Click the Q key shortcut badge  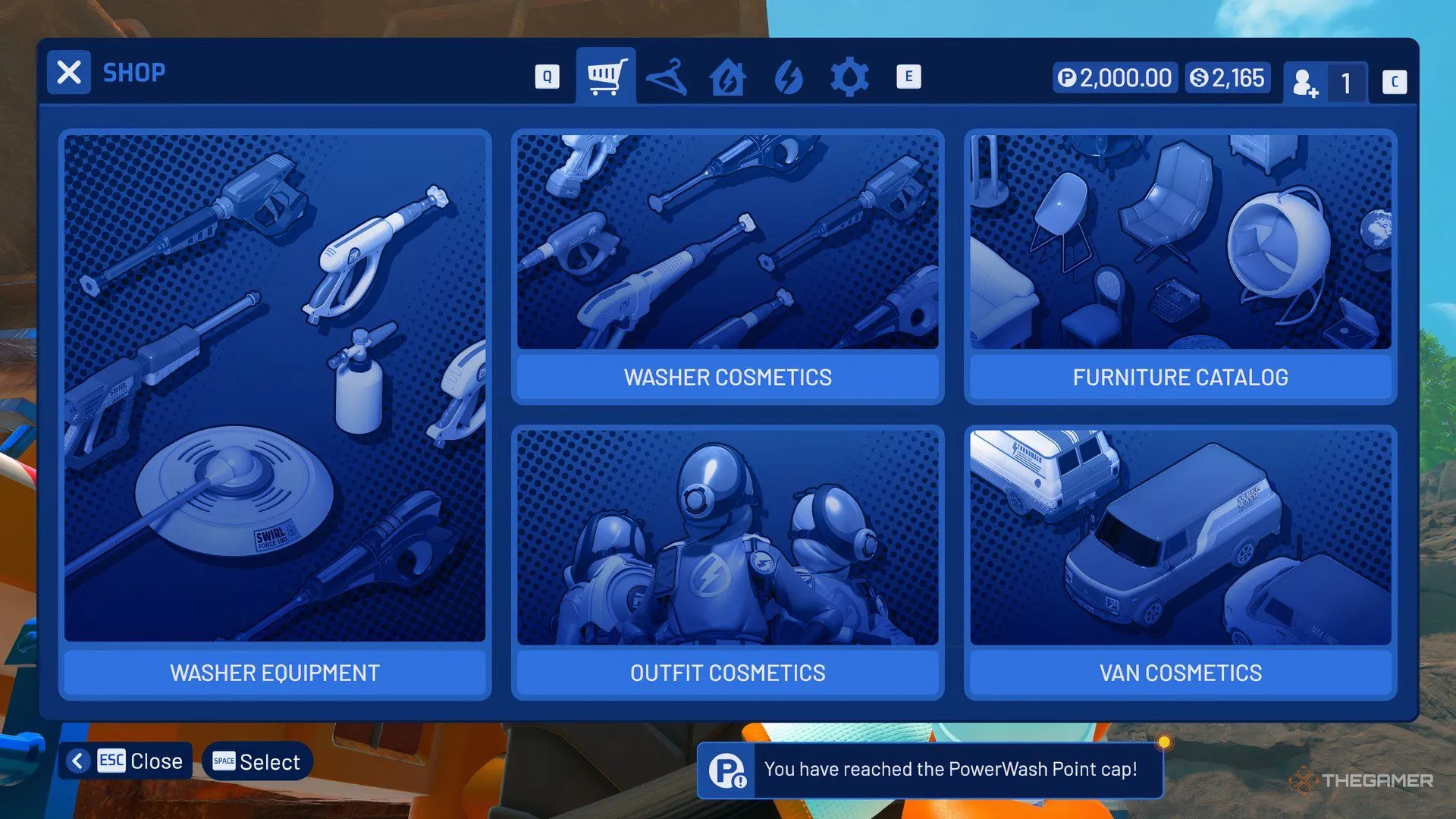click(x=546, y=76)
